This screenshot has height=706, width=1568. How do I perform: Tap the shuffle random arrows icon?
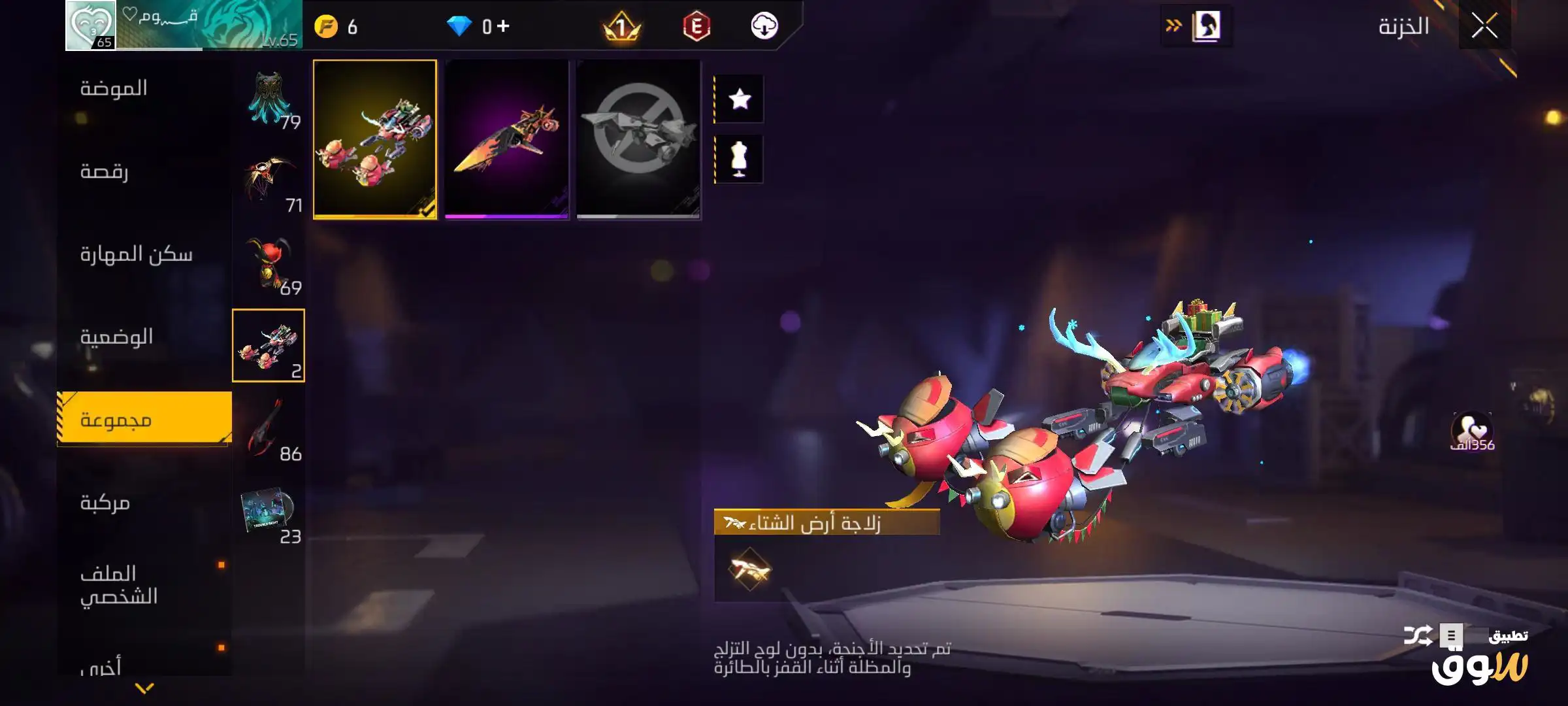(1418, 635)
